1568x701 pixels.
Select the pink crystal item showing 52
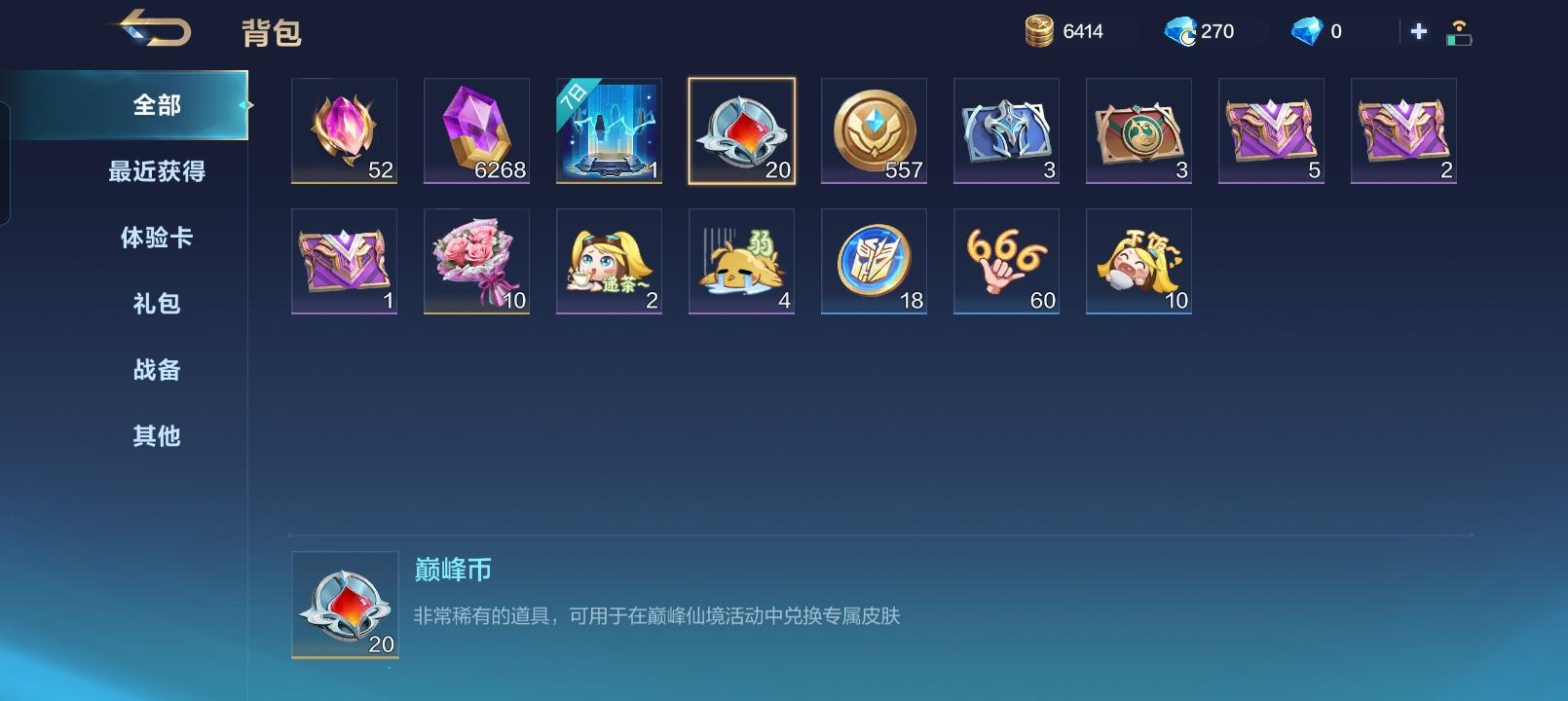point(344,131)
